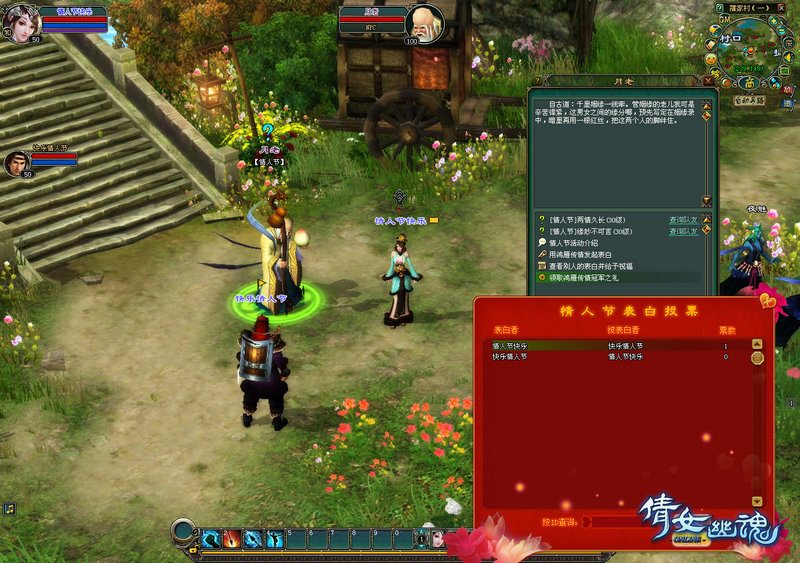Activate the red fire skill in slot 2
The width and height of the screenshot is (800, 563).
click(232, 540)
